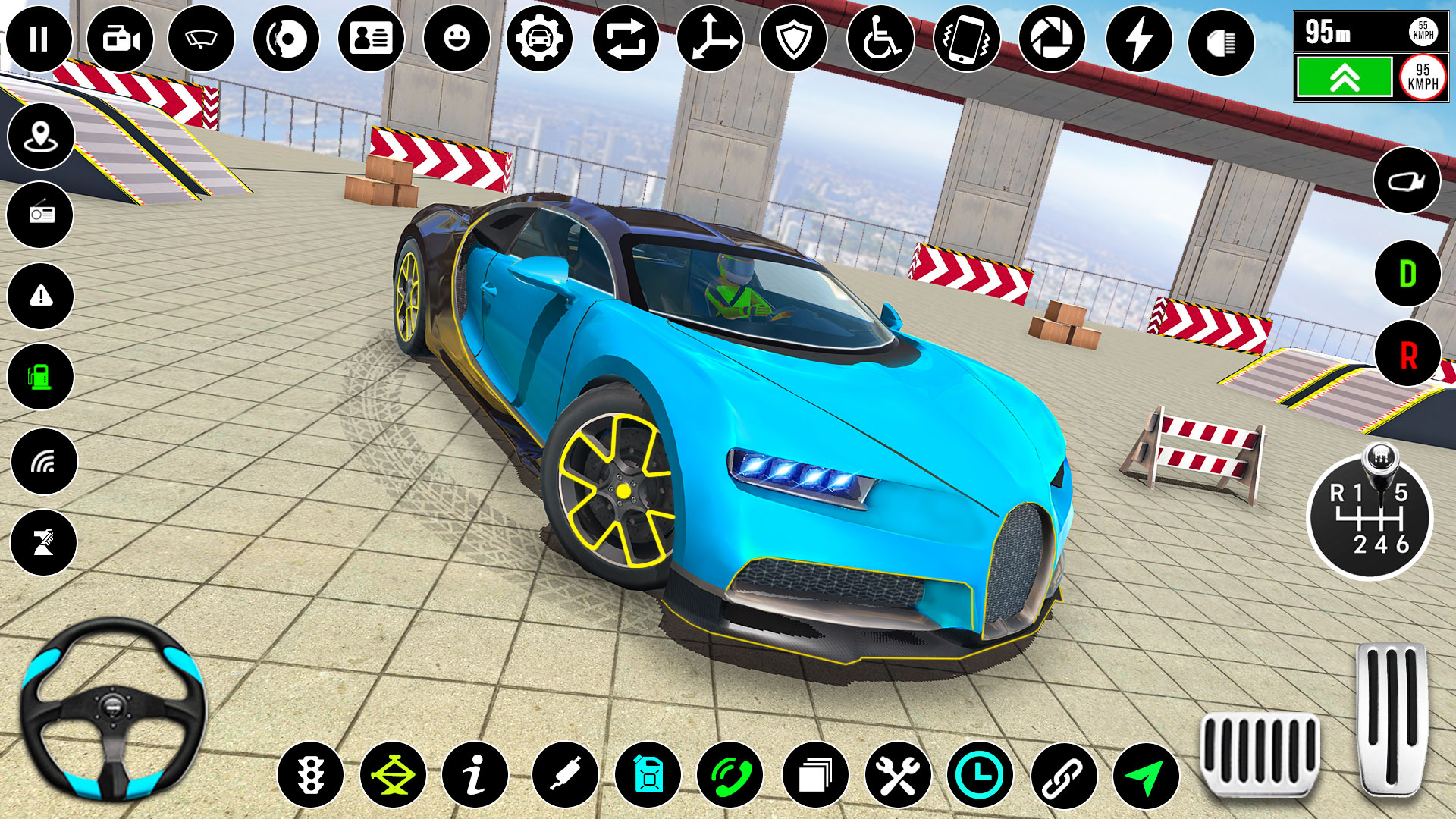The image size is (1456, 819).
Task: Open the traffic light control
Action: tap(311, 775)
